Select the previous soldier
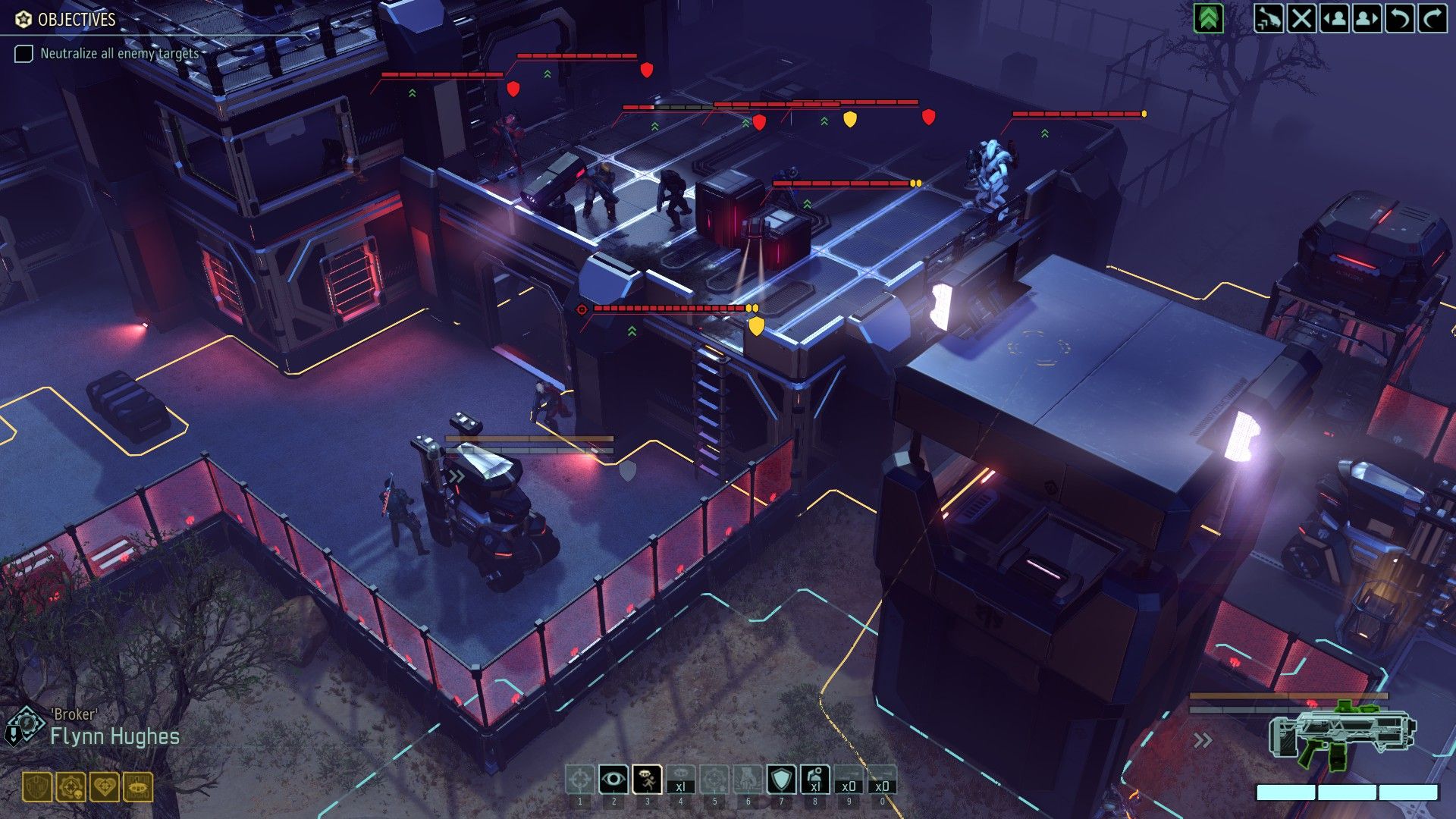This screenshot has height=819, width=1456. 1334,18
